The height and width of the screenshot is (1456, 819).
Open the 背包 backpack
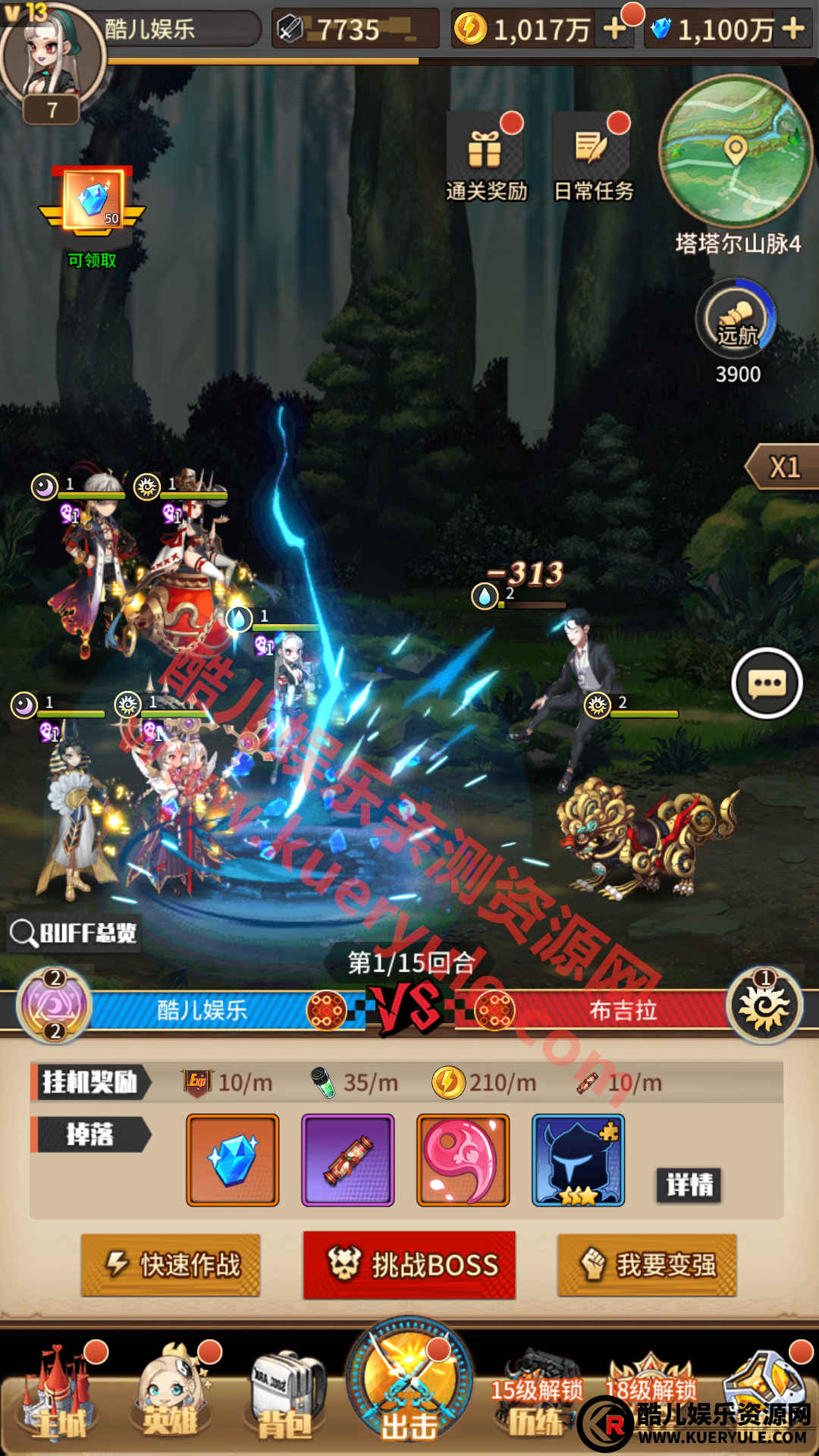285,1399
